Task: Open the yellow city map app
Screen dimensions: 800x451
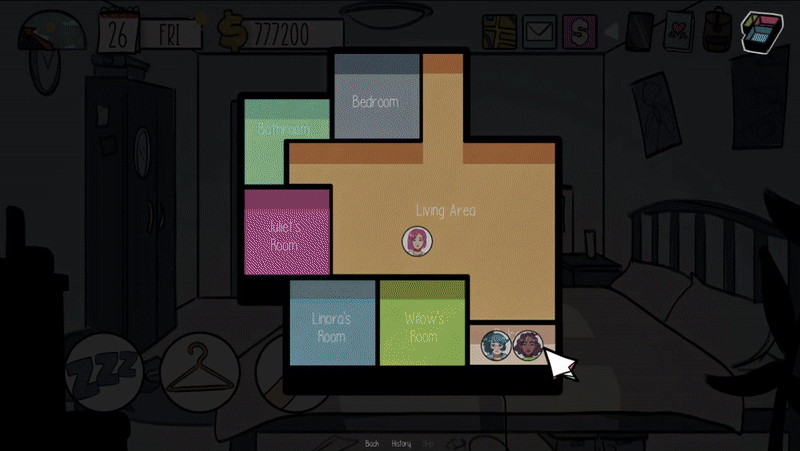Action: point(500,32)
